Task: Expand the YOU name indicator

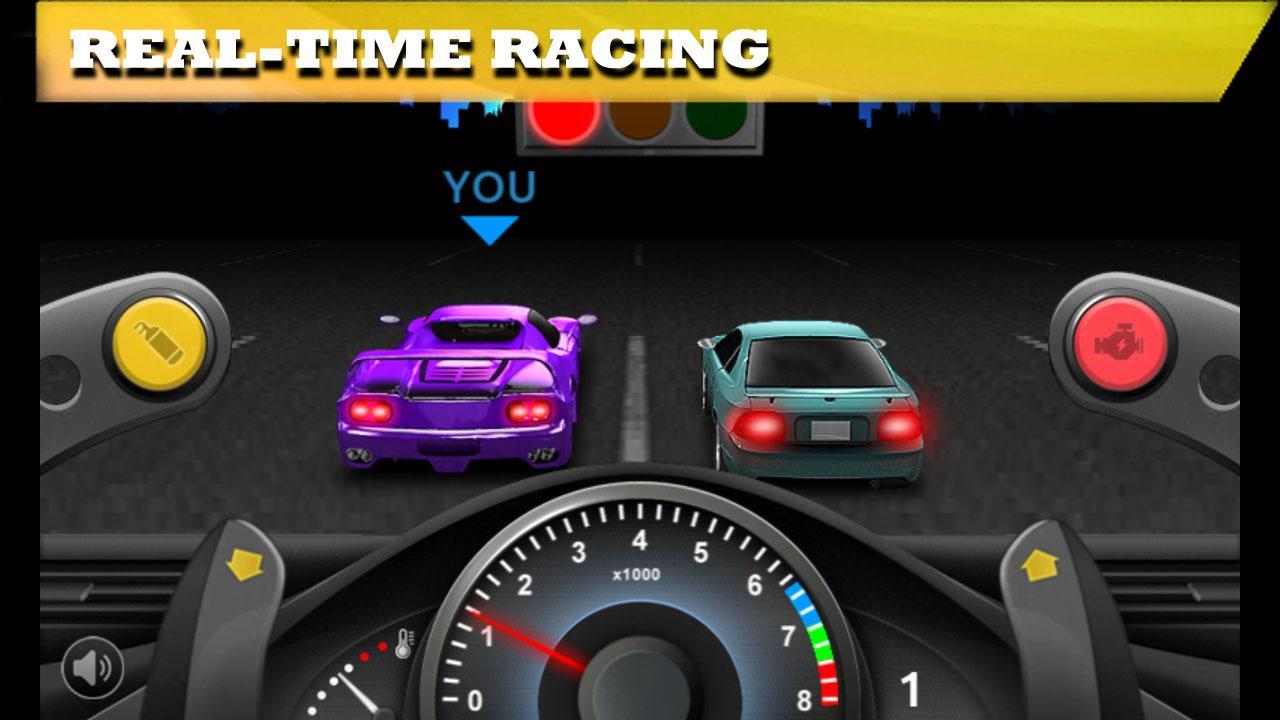Action: pyautogui.click(x=491, y=188)
